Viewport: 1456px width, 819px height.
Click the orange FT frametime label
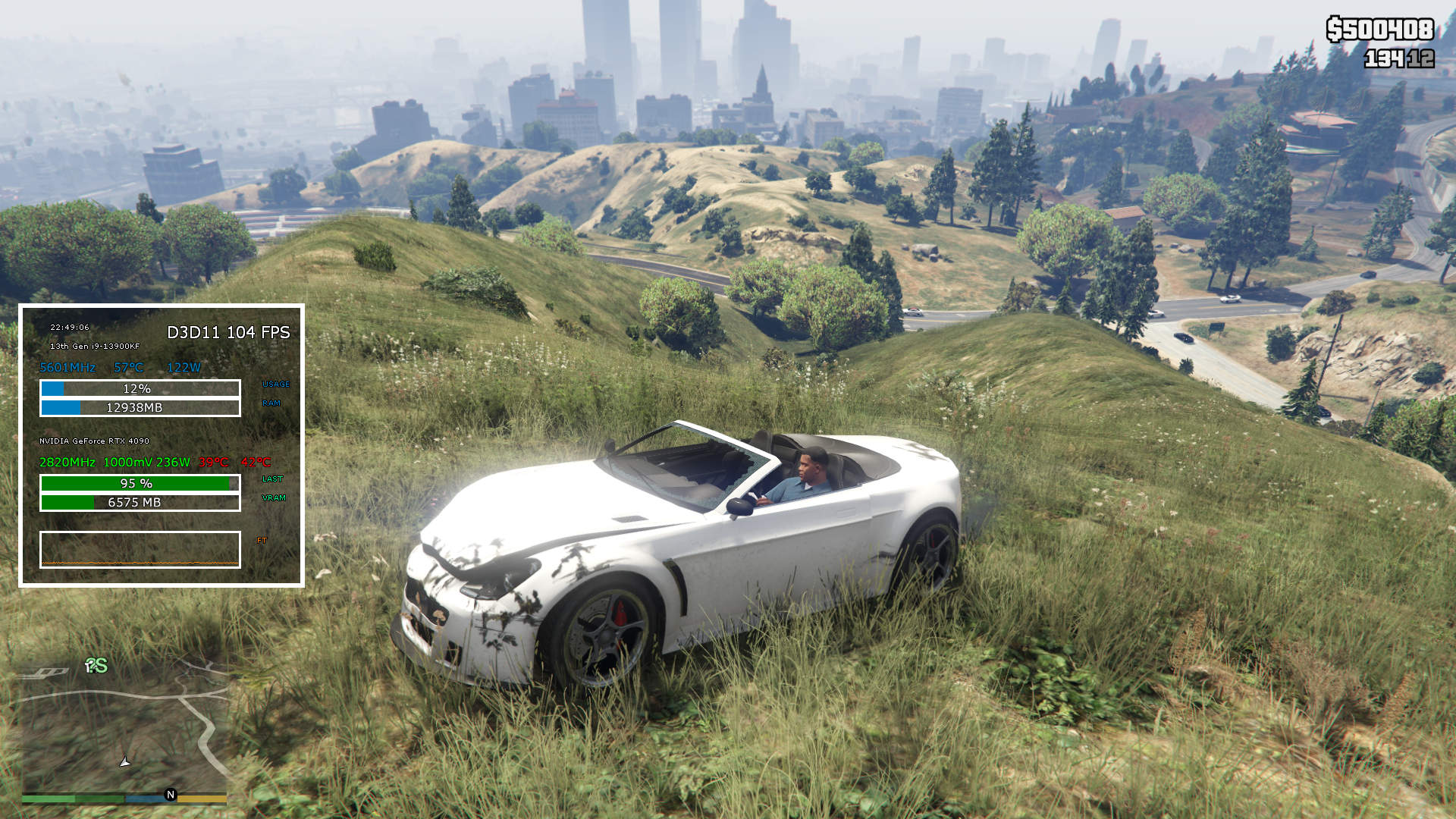(x=262, y=540)
